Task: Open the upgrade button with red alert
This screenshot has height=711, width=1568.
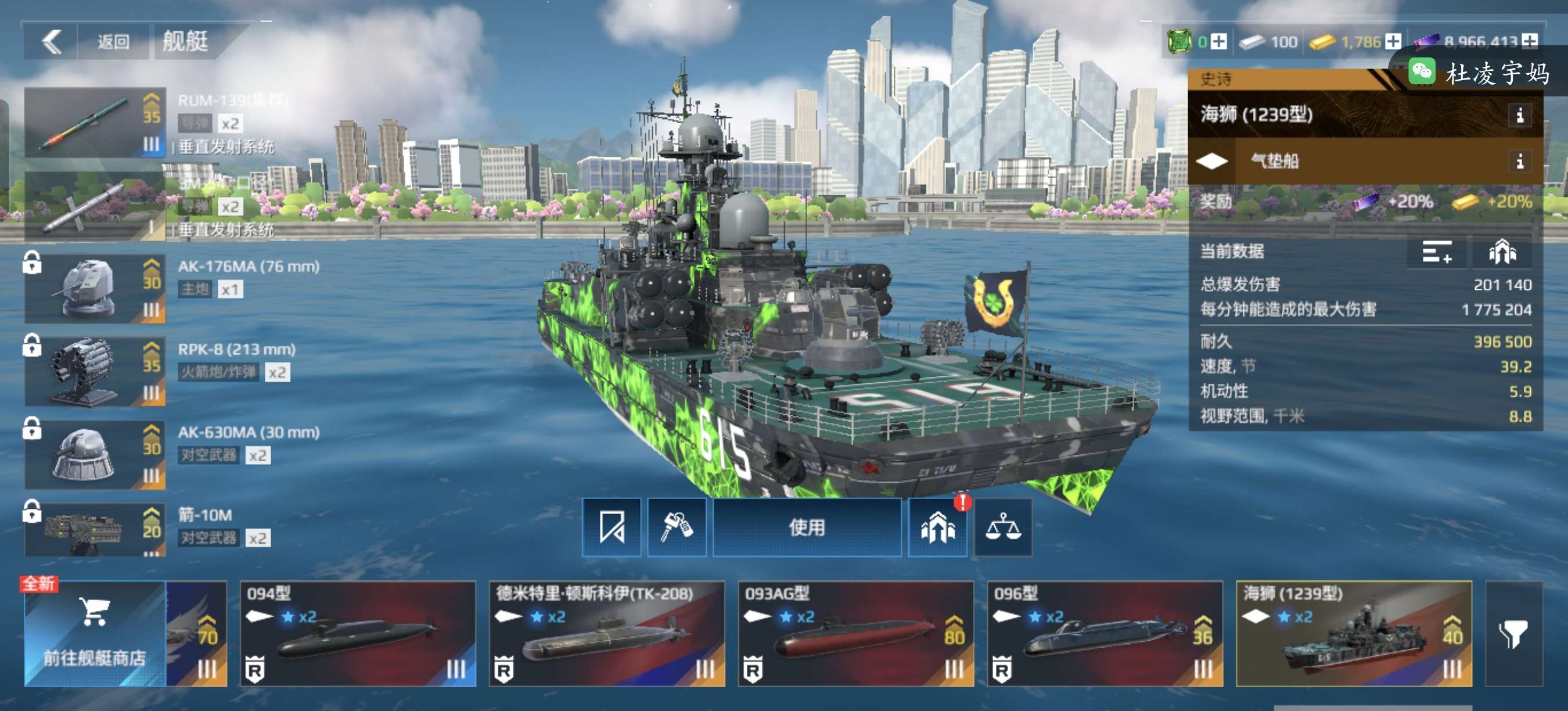Action: coord(937,527)
